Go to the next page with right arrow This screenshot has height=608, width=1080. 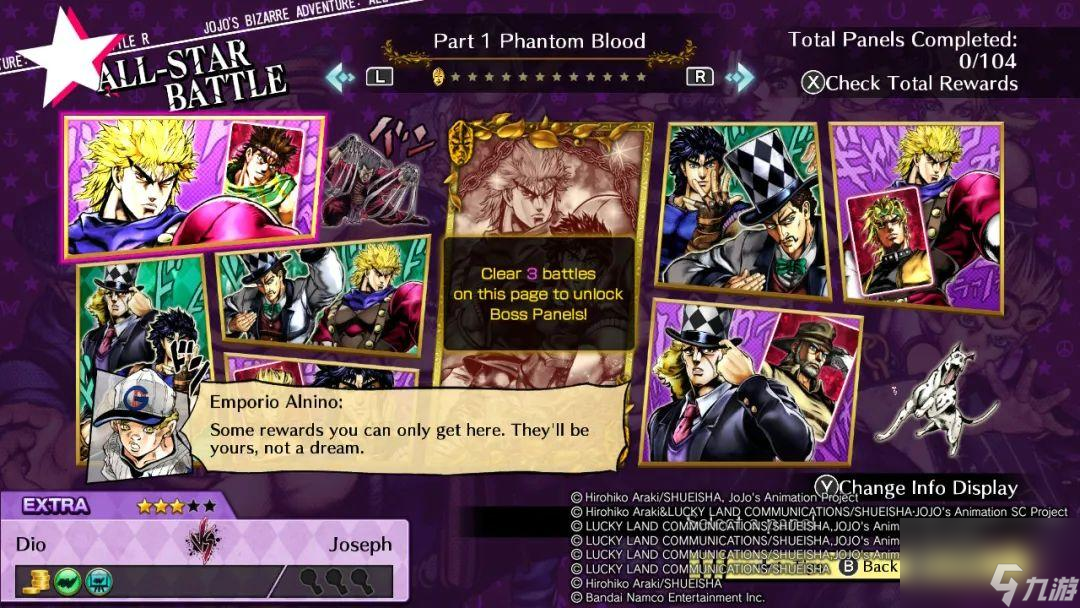(740, 76)
